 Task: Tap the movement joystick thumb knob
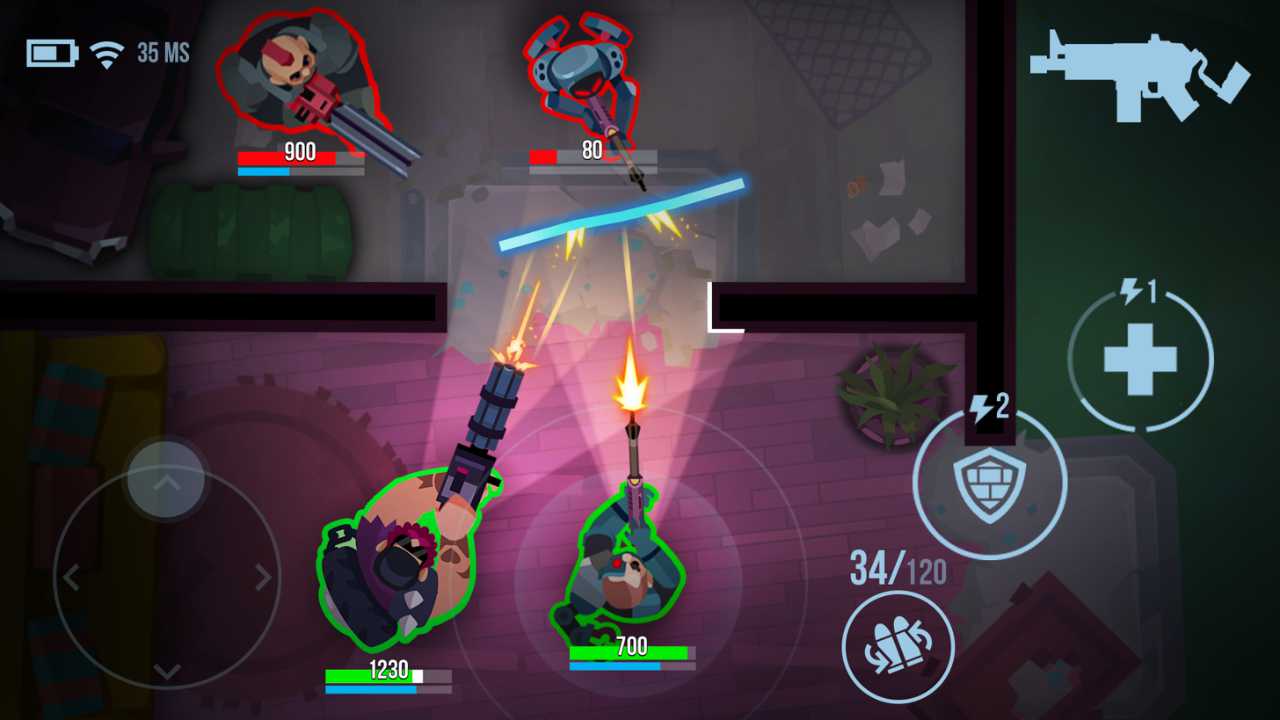click(166, 480)
